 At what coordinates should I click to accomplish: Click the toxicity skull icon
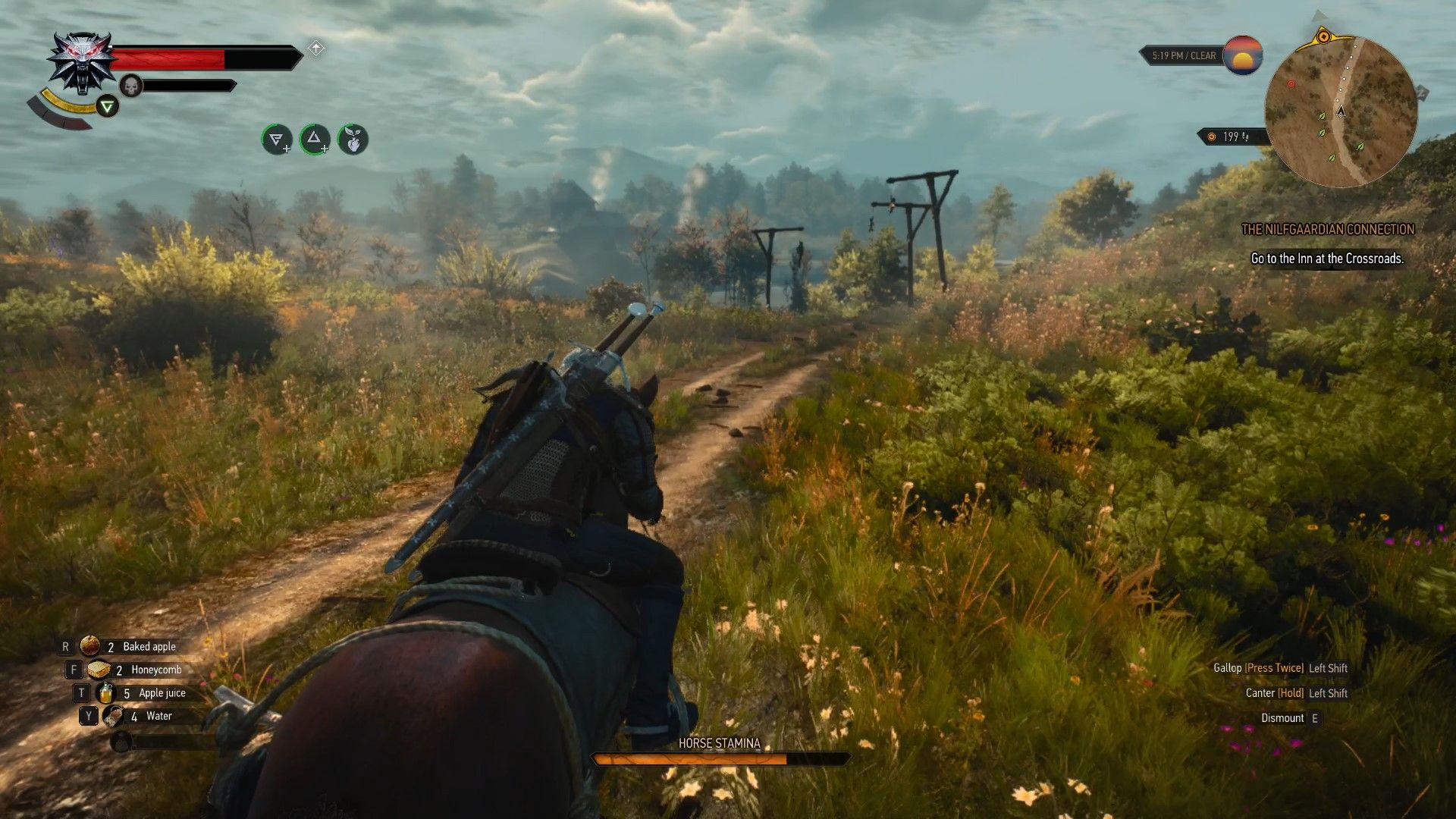pyautogui.click(x=131, y=86)
